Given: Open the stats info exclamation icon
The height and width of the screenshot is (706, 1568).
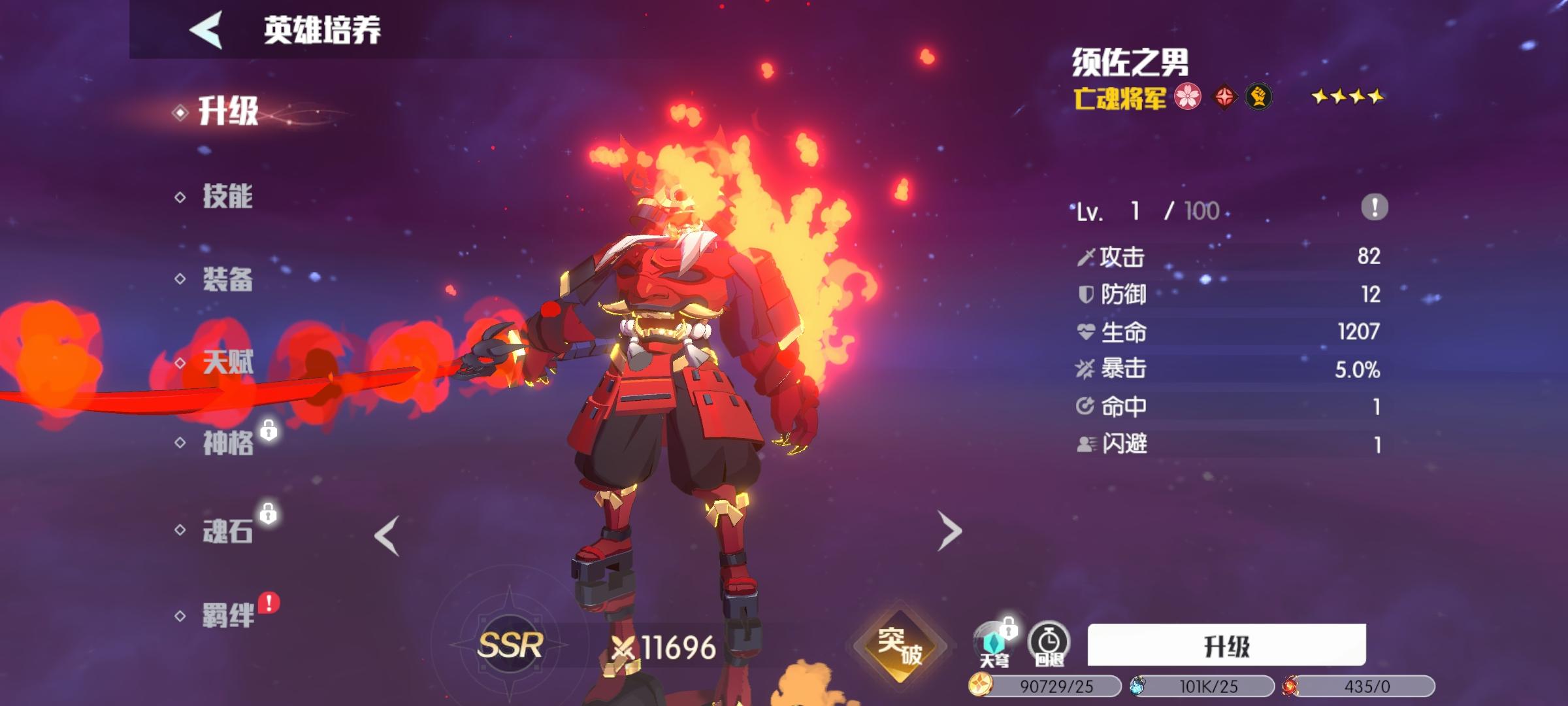Looking at the screenshot, I should coord(1374,208).
